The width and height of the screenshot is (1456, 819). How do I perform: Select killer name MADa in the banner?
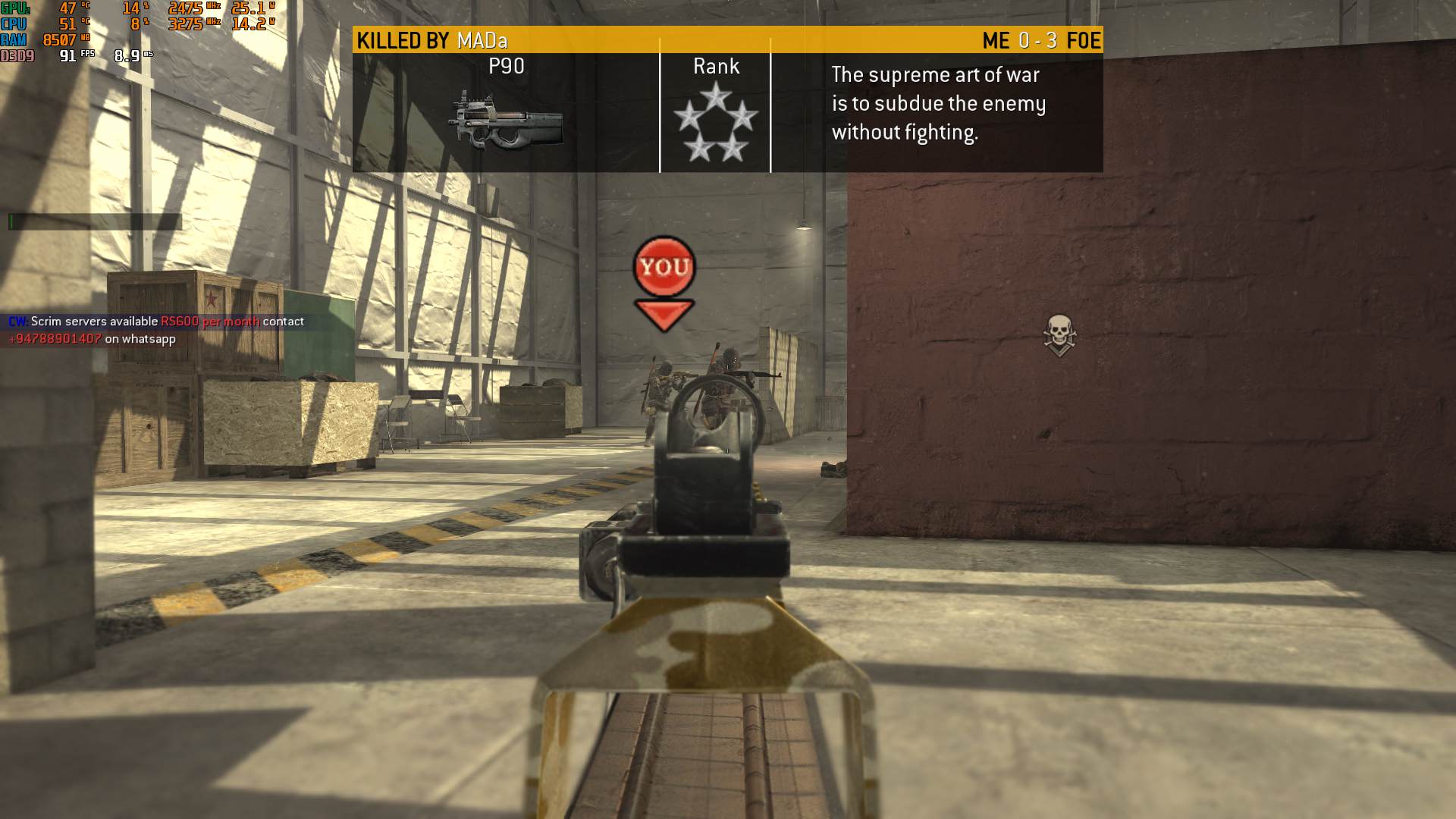tap(482, 40)
